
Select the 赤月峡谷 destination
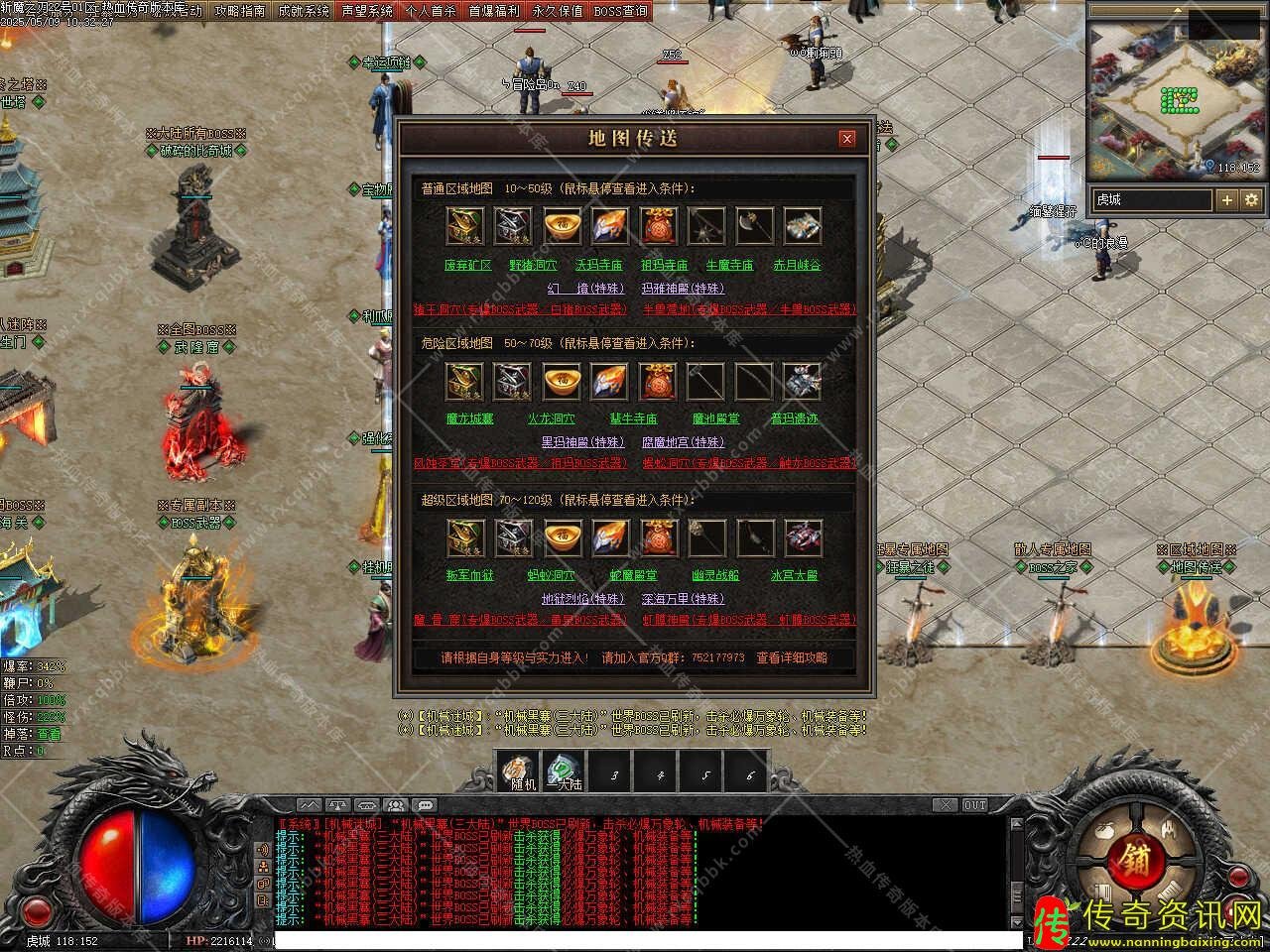pos(797,266)
